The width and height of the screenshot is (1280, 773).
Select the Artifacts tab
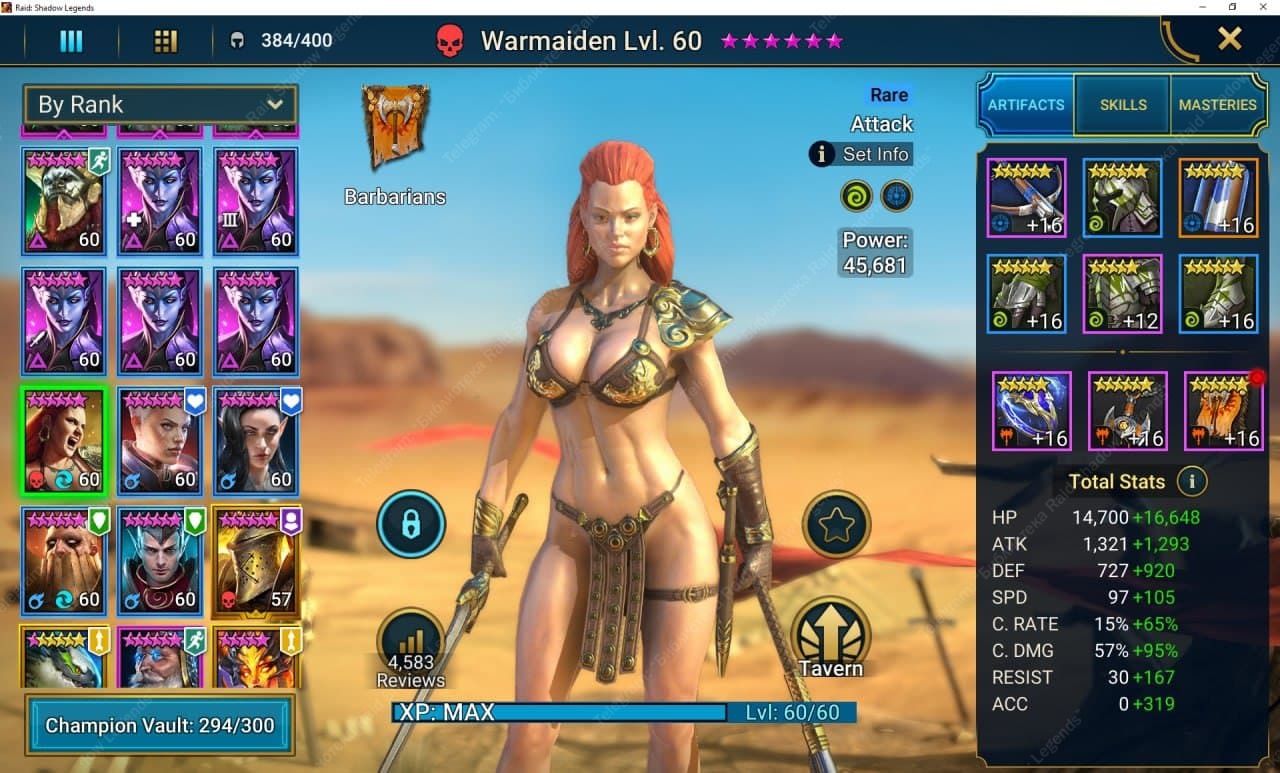[1025, 105]
